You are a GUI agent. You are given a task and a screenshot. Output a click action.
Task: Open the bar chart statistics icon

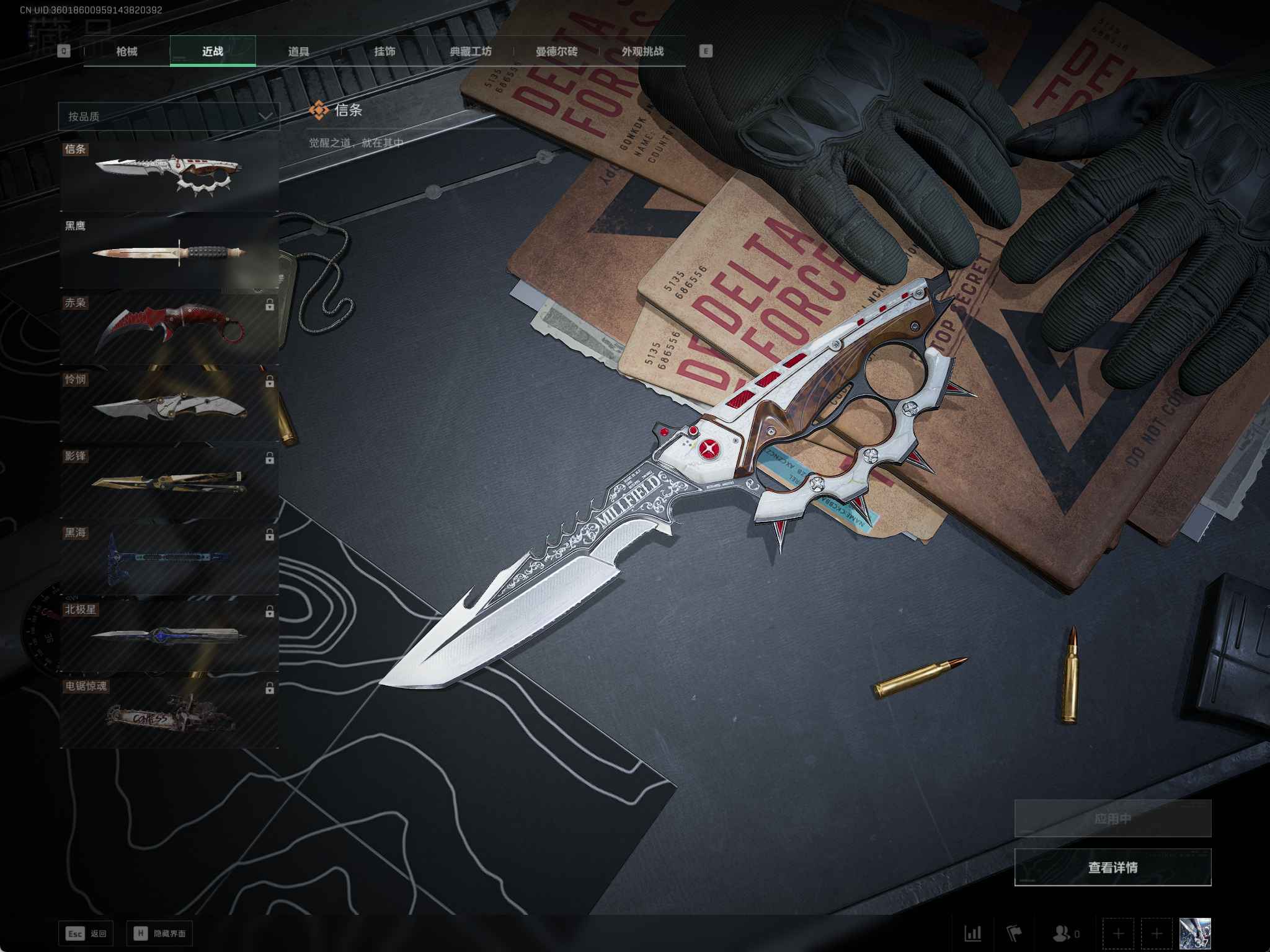pos(973,933)
